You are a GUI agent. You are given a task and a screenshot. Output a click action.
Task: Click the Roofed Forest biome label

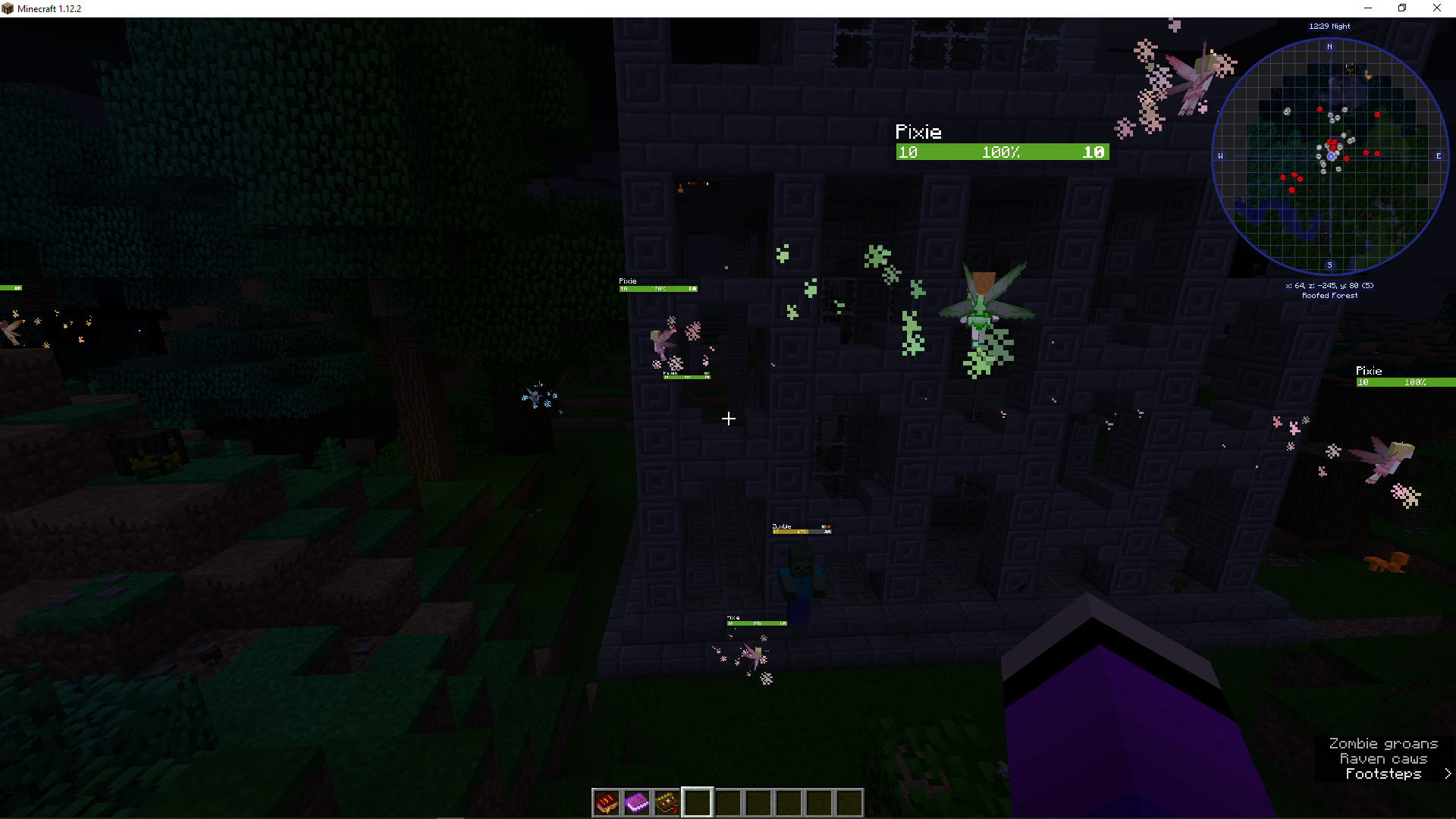(1329, 295)
